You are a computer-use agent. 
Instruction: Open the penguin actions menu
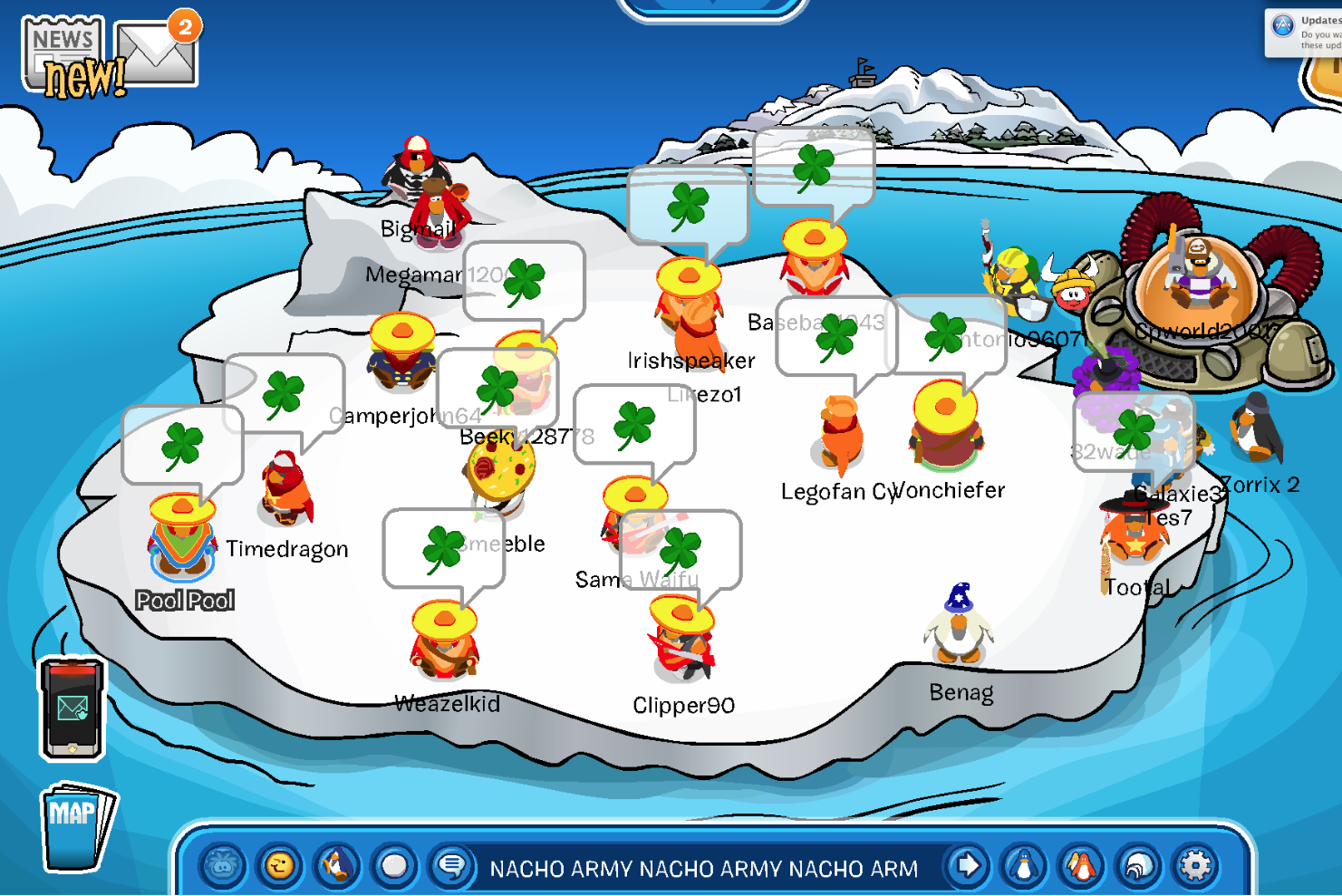(x=337, y=867)
